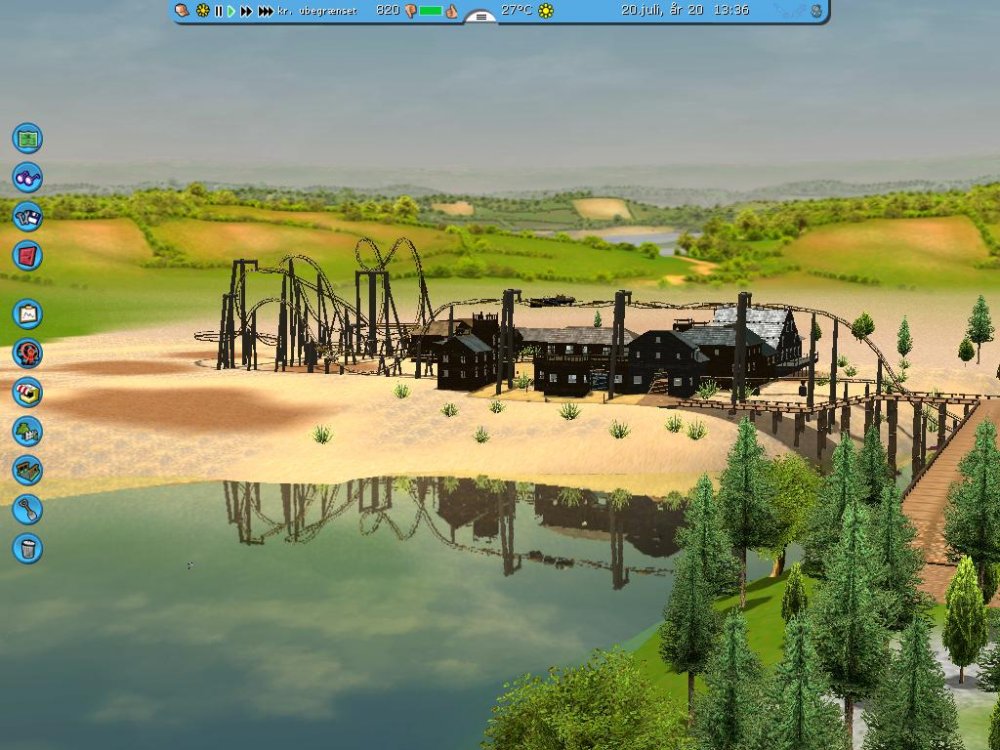Set game speed to triple fast-forward
Viewport: 1000px width, 750px height.
pyautogui.click(x=265, y=11)
